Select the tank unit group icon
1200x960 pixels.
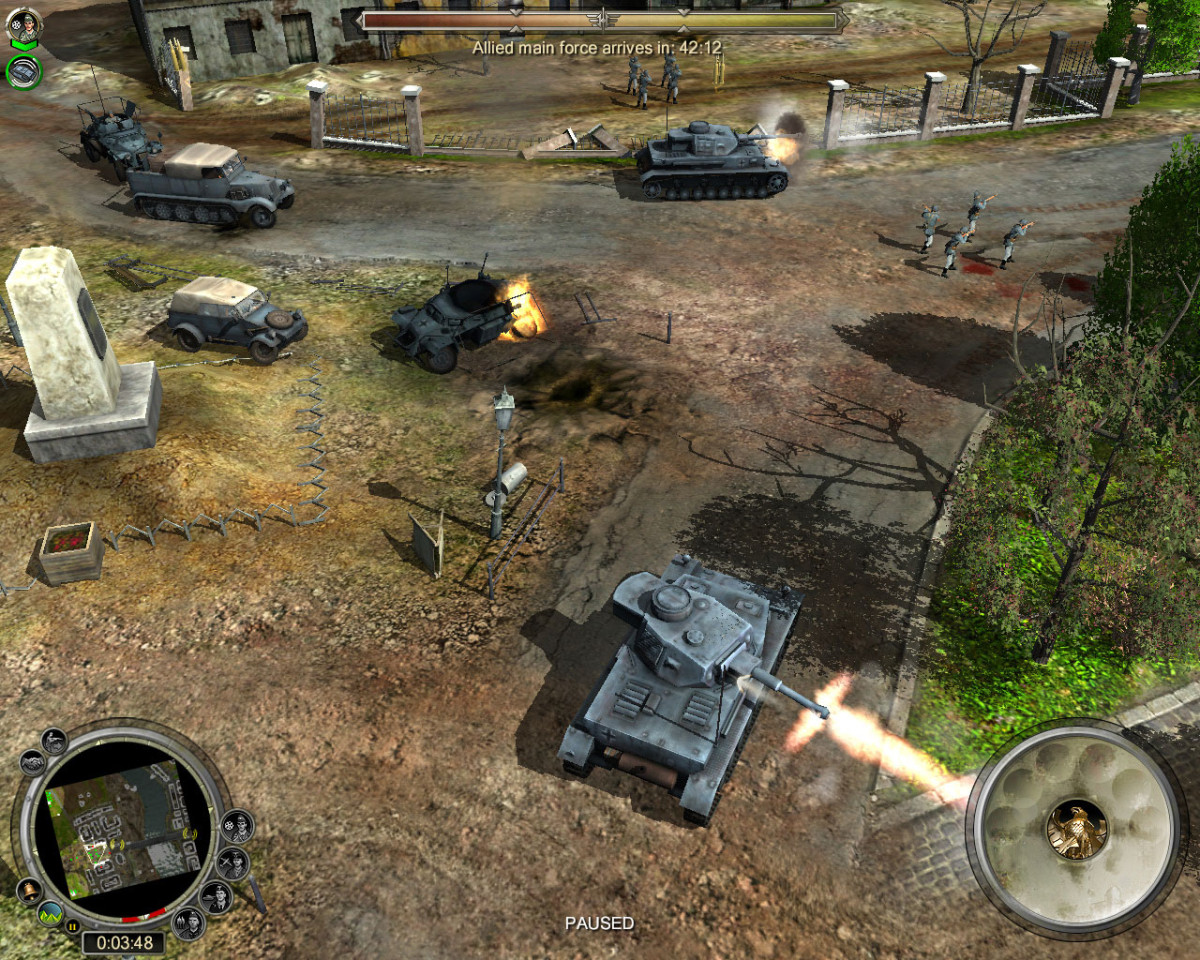(x=23, y=71)
